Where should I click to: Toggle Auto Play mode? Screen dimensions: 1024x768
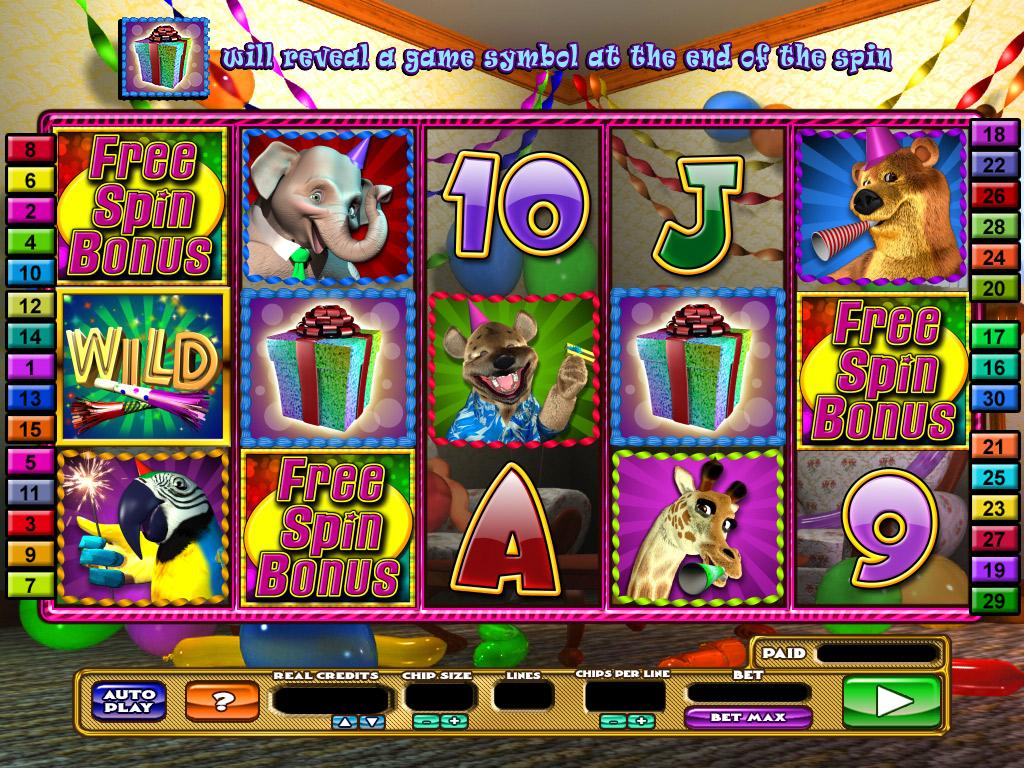[x=129, y=700]
